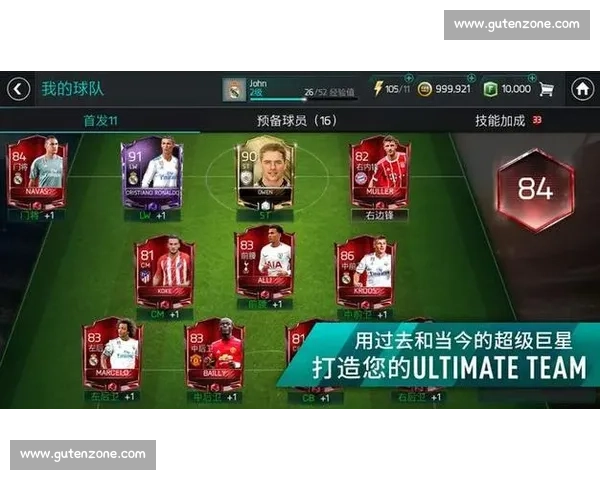Pick the Koke 81 midfielder card

coord(165,271)
